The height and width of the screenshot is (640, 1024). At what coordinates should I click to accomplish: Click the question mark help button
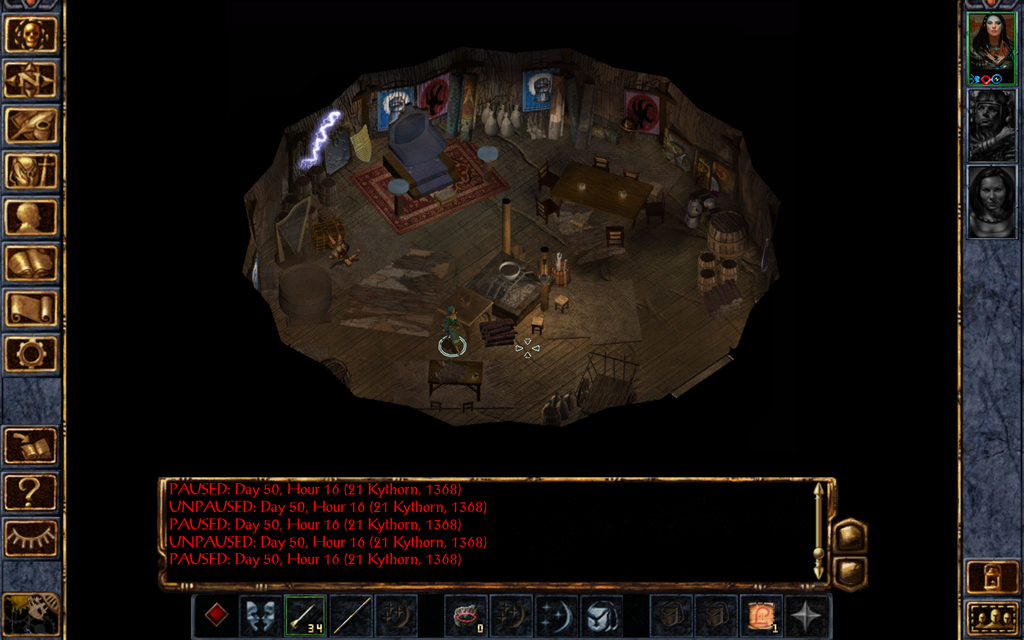[31, 491]
